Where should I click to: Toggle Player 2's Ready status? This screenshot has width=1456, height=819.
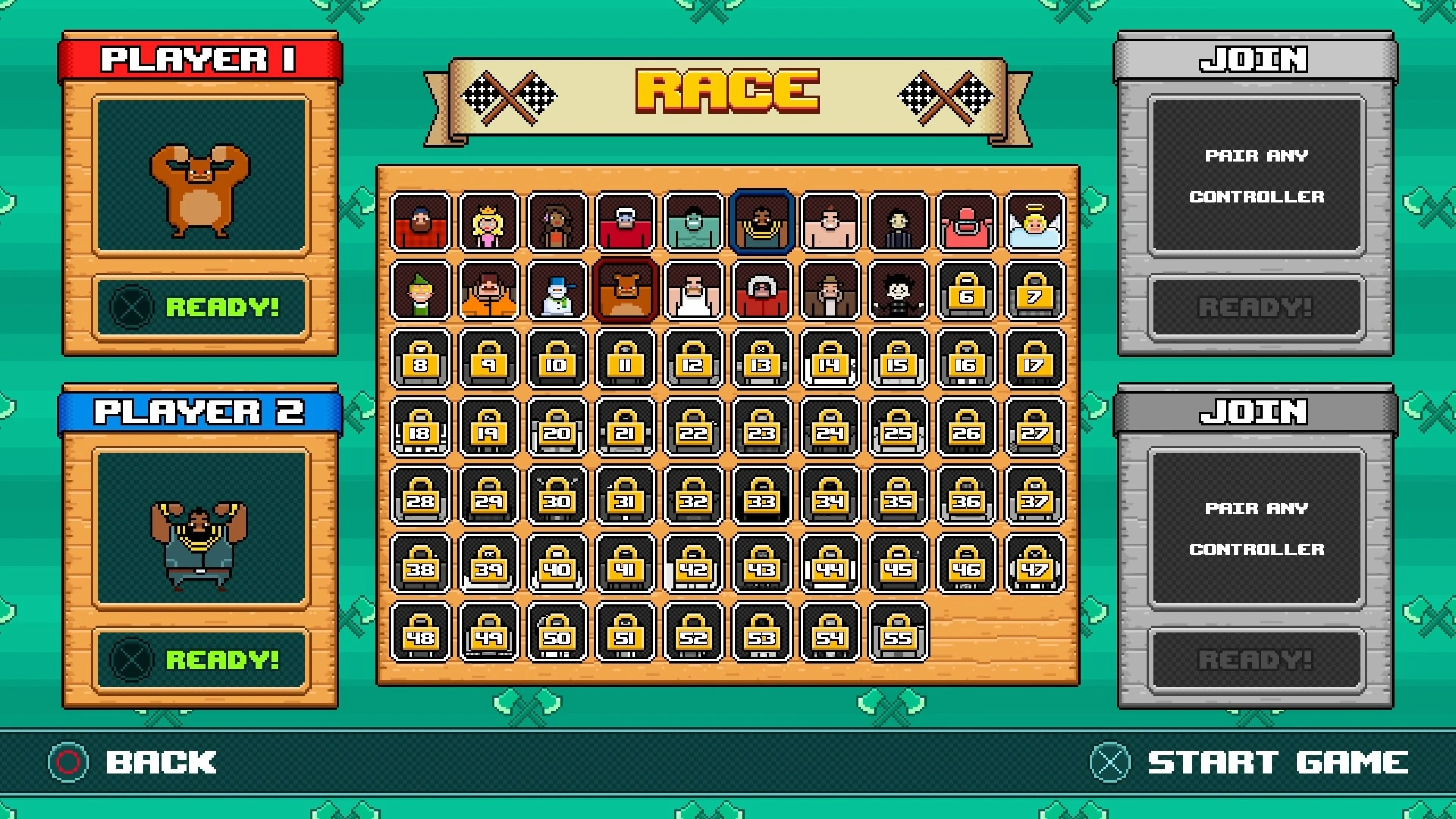point(201,659)
